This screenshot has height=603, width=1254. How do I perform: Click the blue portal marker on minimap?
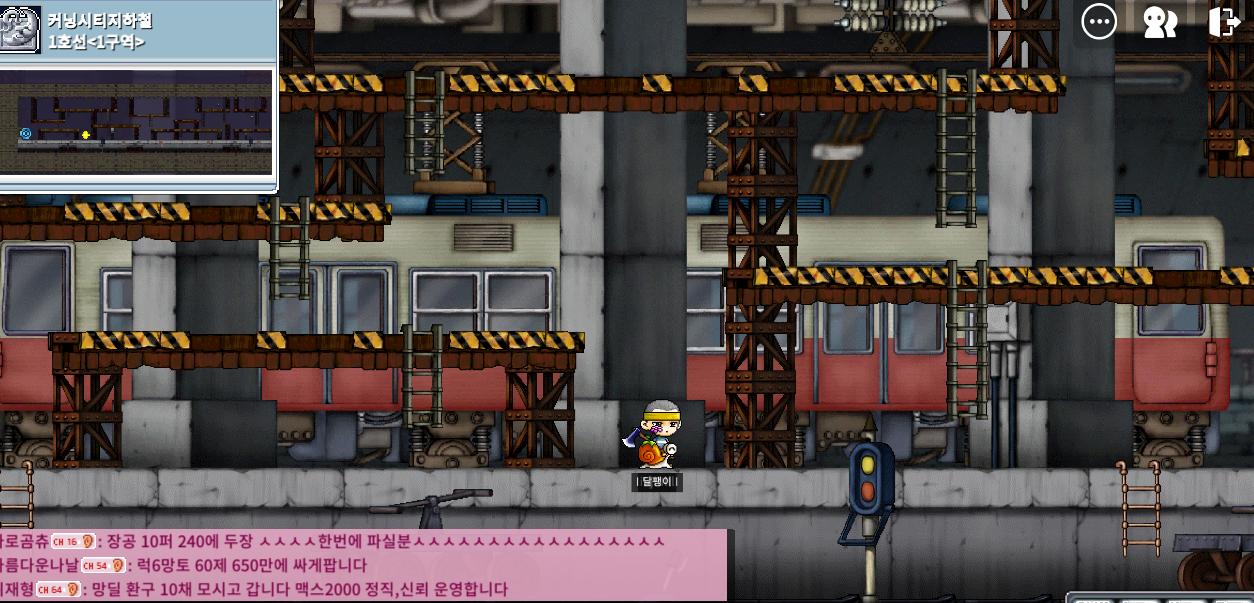[x=26, y=133]
